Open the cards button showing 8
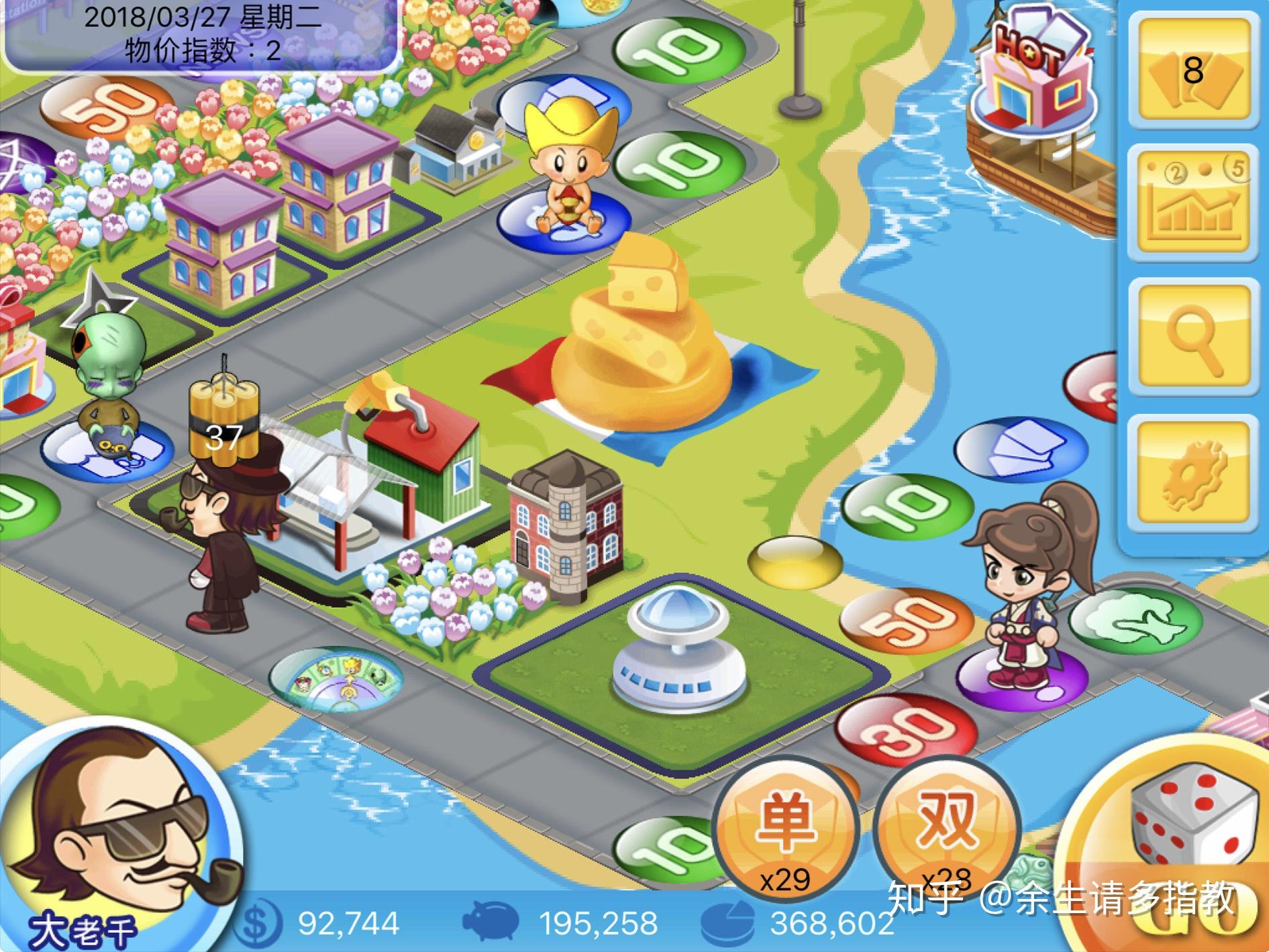Image resolution: width=1269 pixels, height=952 pixels. click(1192, 69)
